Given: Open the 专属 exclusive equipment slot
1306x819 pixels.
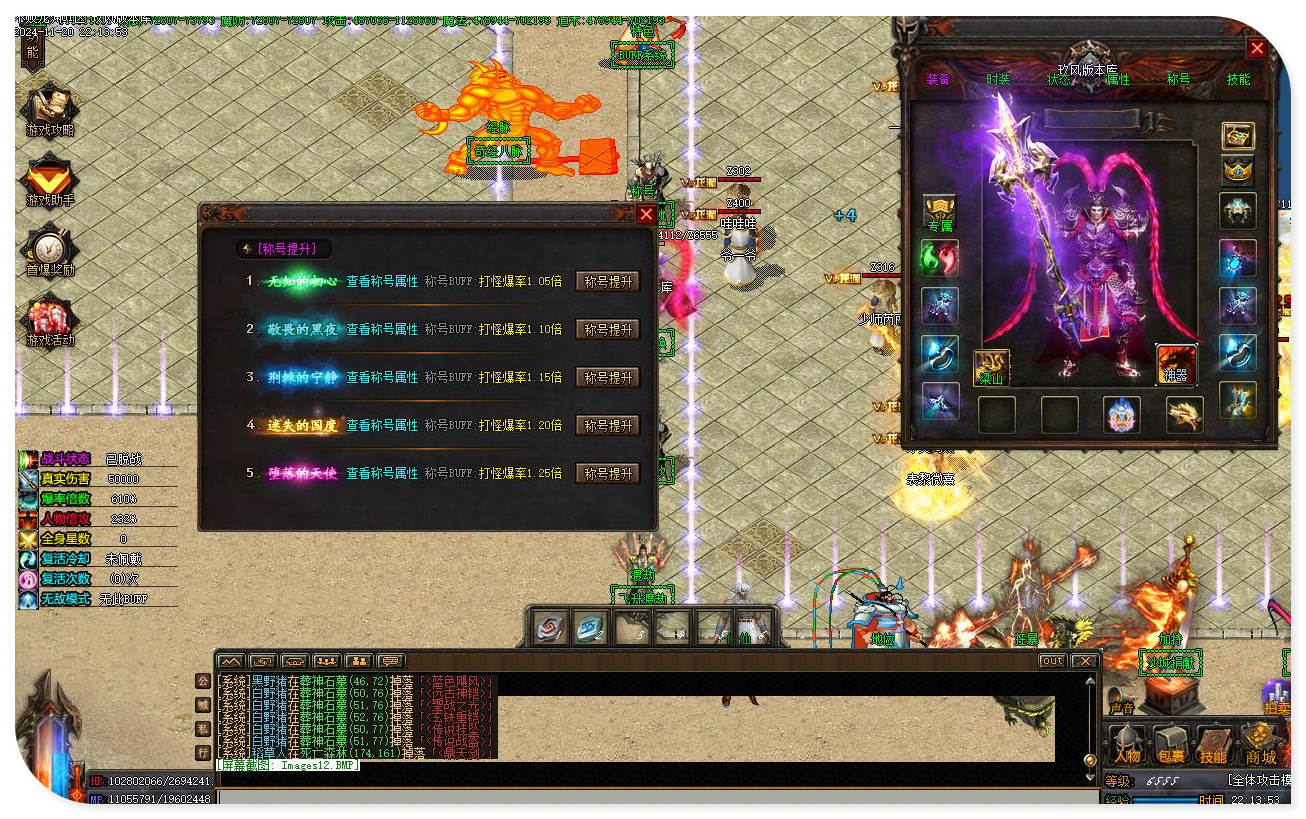Looking at the screenshot, I should coord(940,214).
